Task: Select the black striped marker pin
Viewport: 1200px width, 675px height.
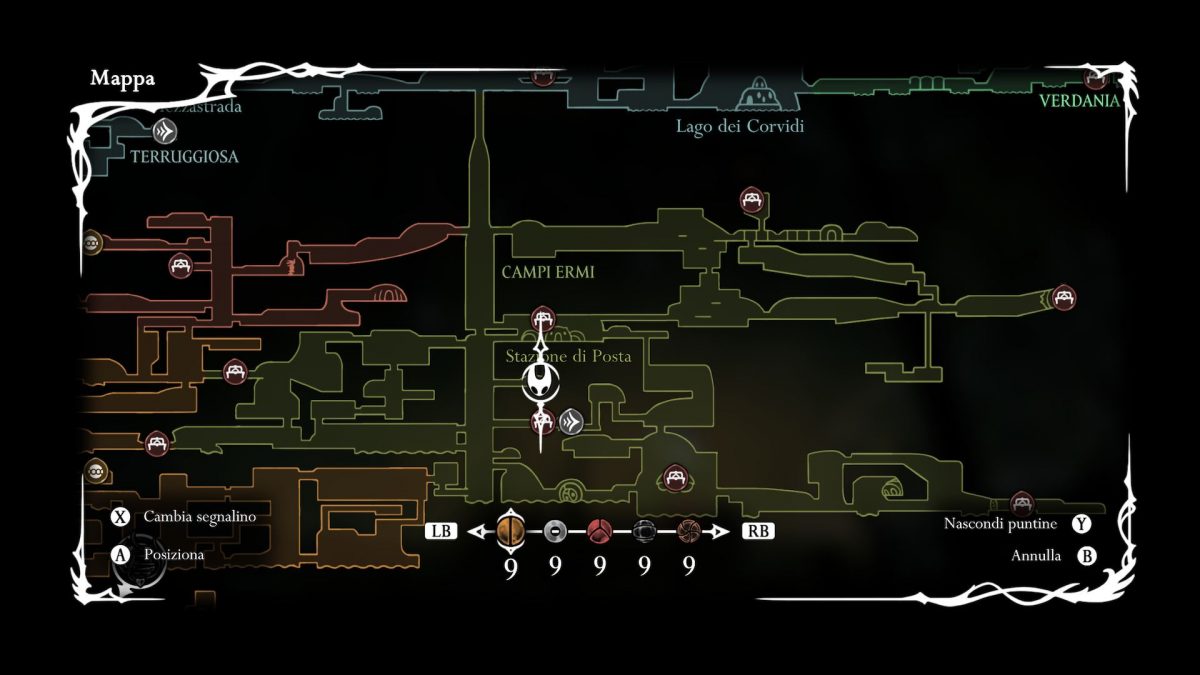Action: point(644,531)
